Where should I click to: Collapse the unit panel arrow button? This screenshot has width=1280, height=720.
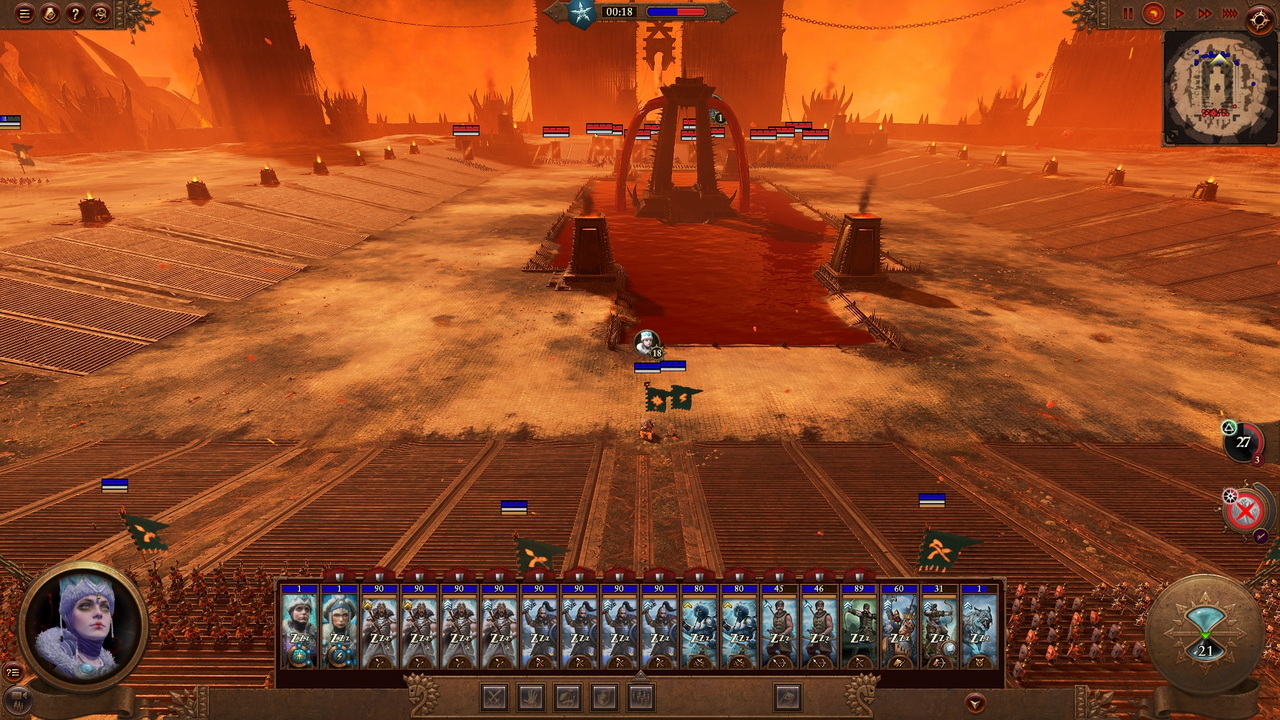[x=975, y=702]
